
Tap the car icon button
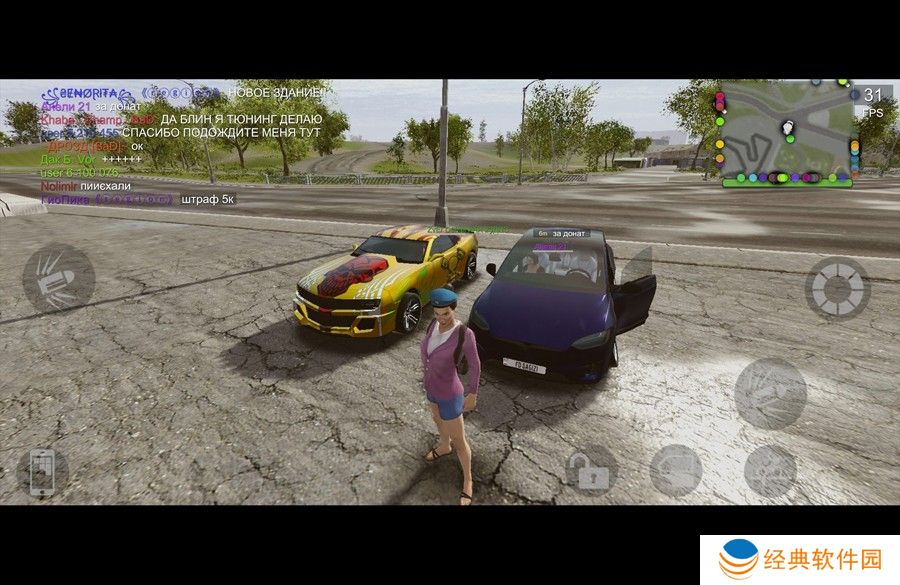676,471
